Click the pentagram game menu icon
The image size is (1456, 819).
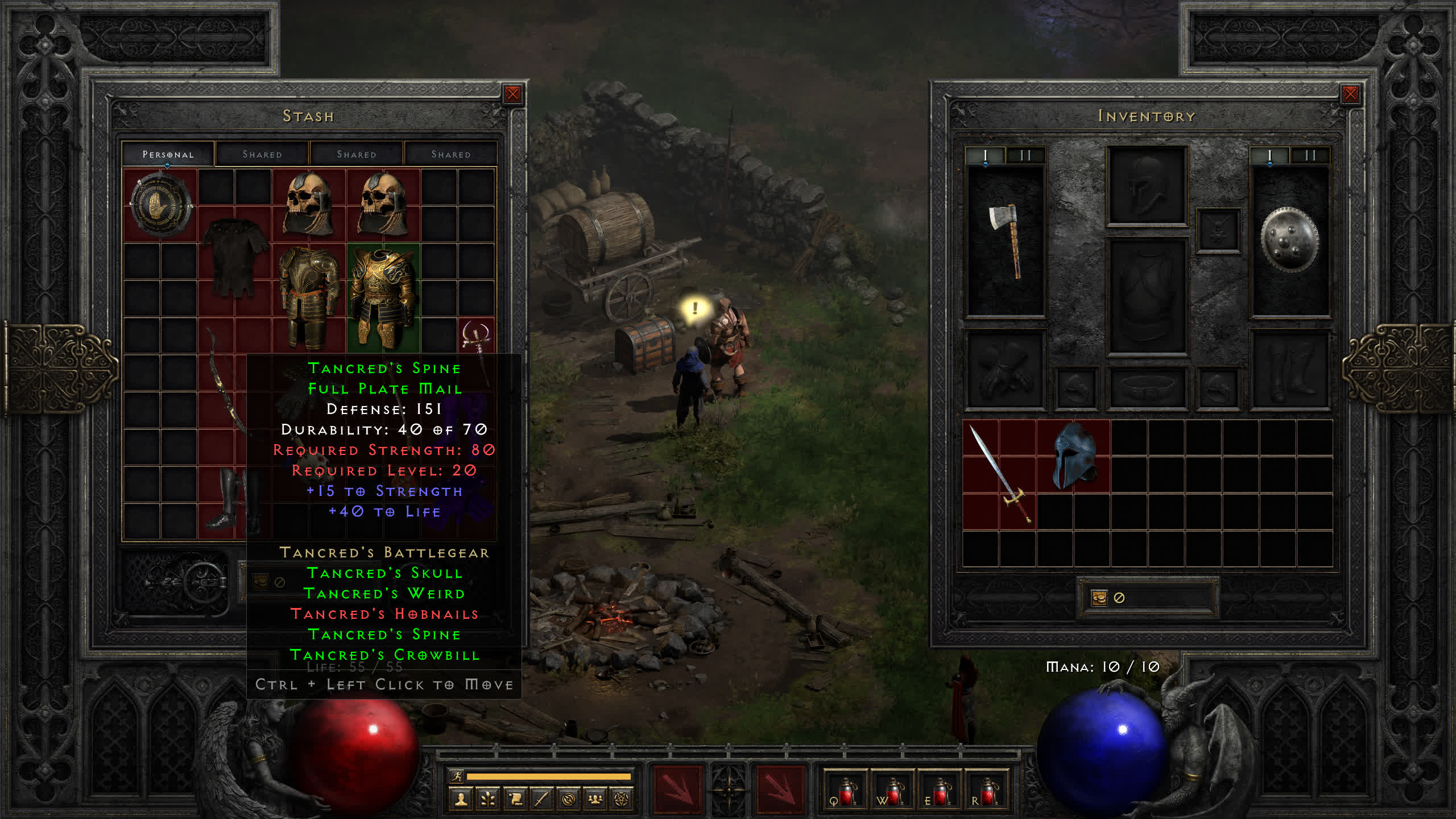622,800
